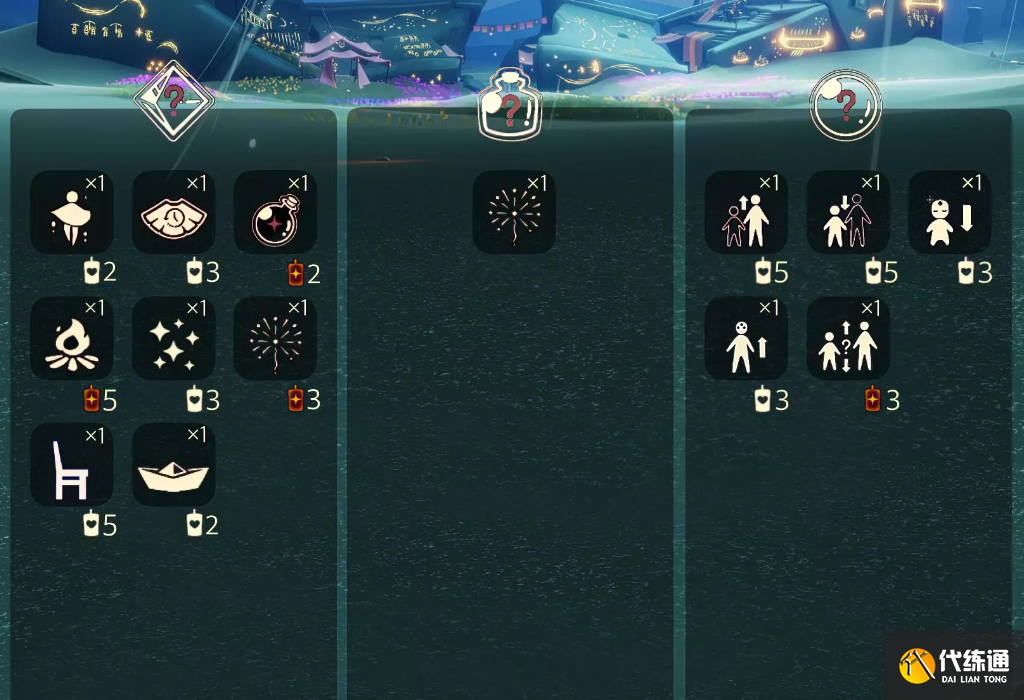Screen dimensions: 1024x700
Task: Click the white firework in the middle panel
Action: [x=514, y=212]
